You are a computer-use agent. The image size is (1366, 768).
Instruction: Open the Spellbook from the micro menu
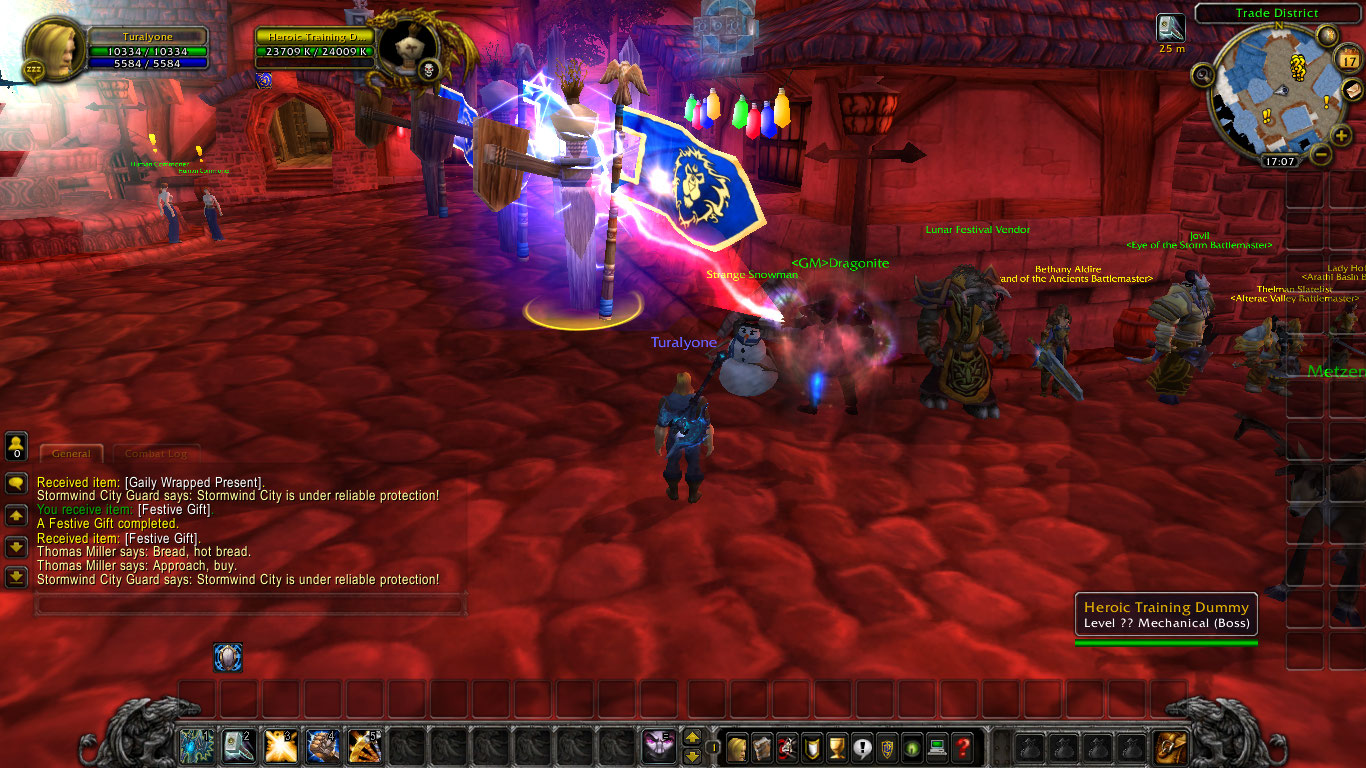click(x=762, y=747)
